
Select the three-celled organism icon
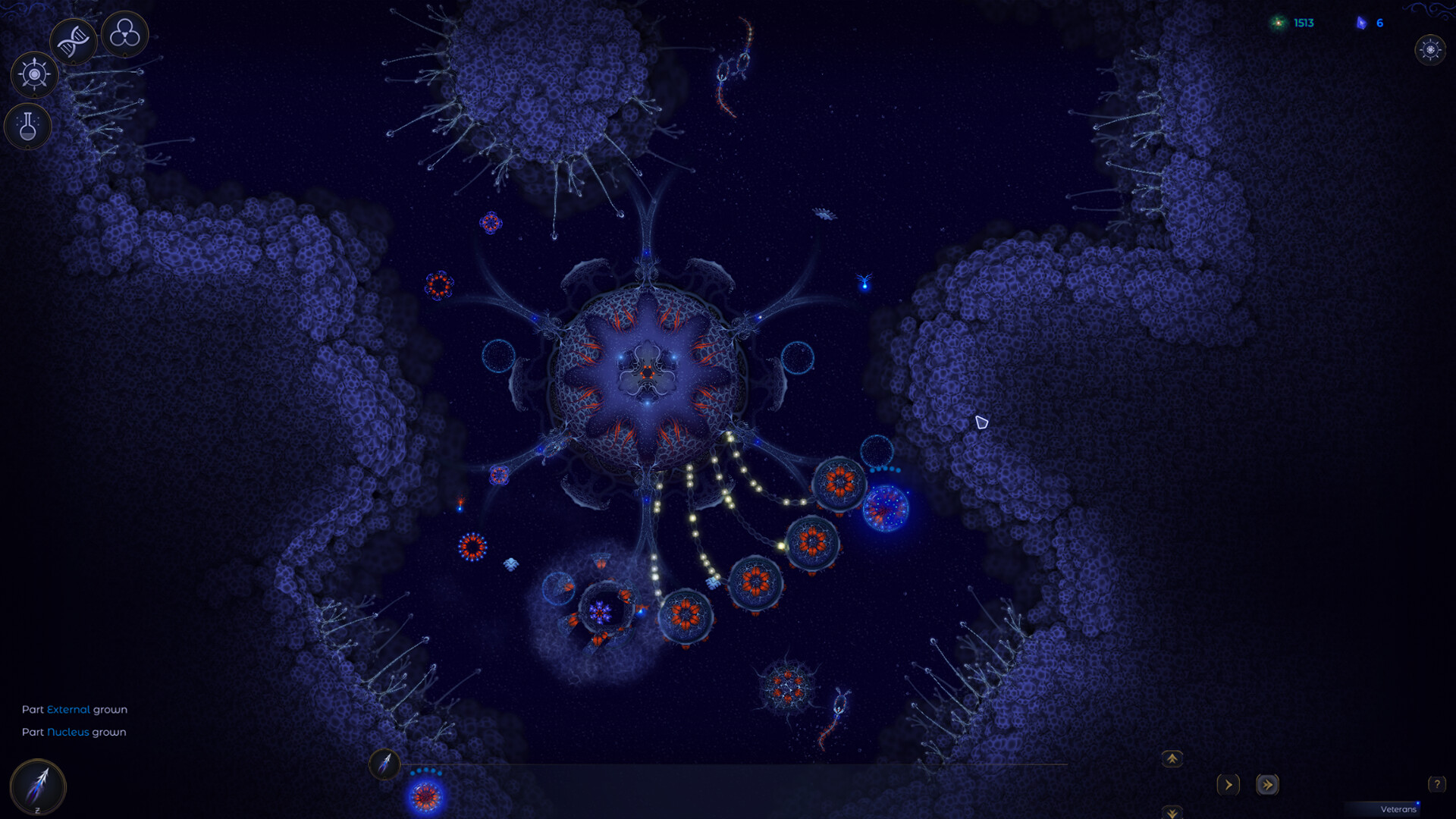[124, 34]
